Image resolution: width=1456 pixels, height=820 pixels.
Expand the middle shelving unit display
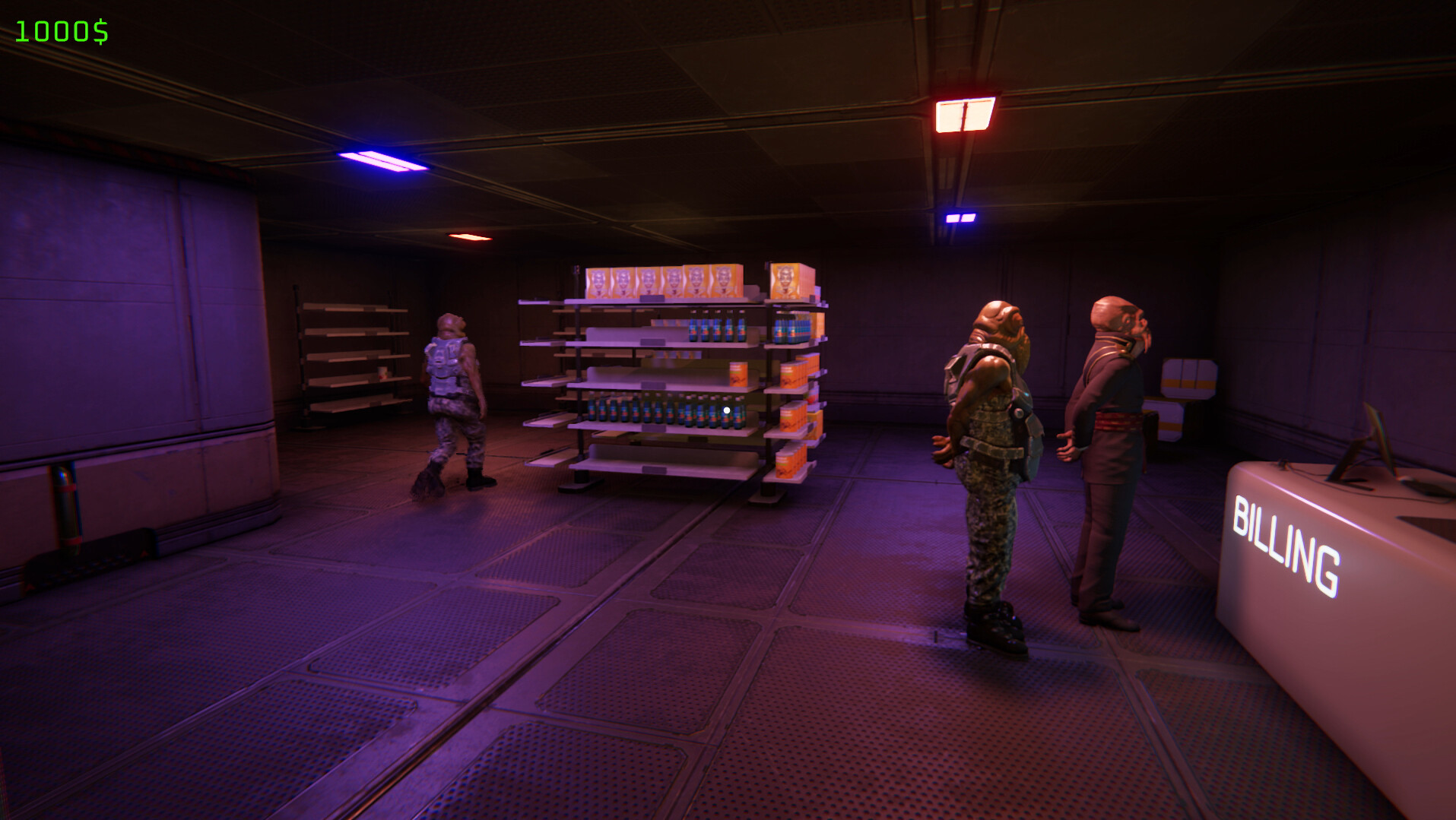[669, 372]
